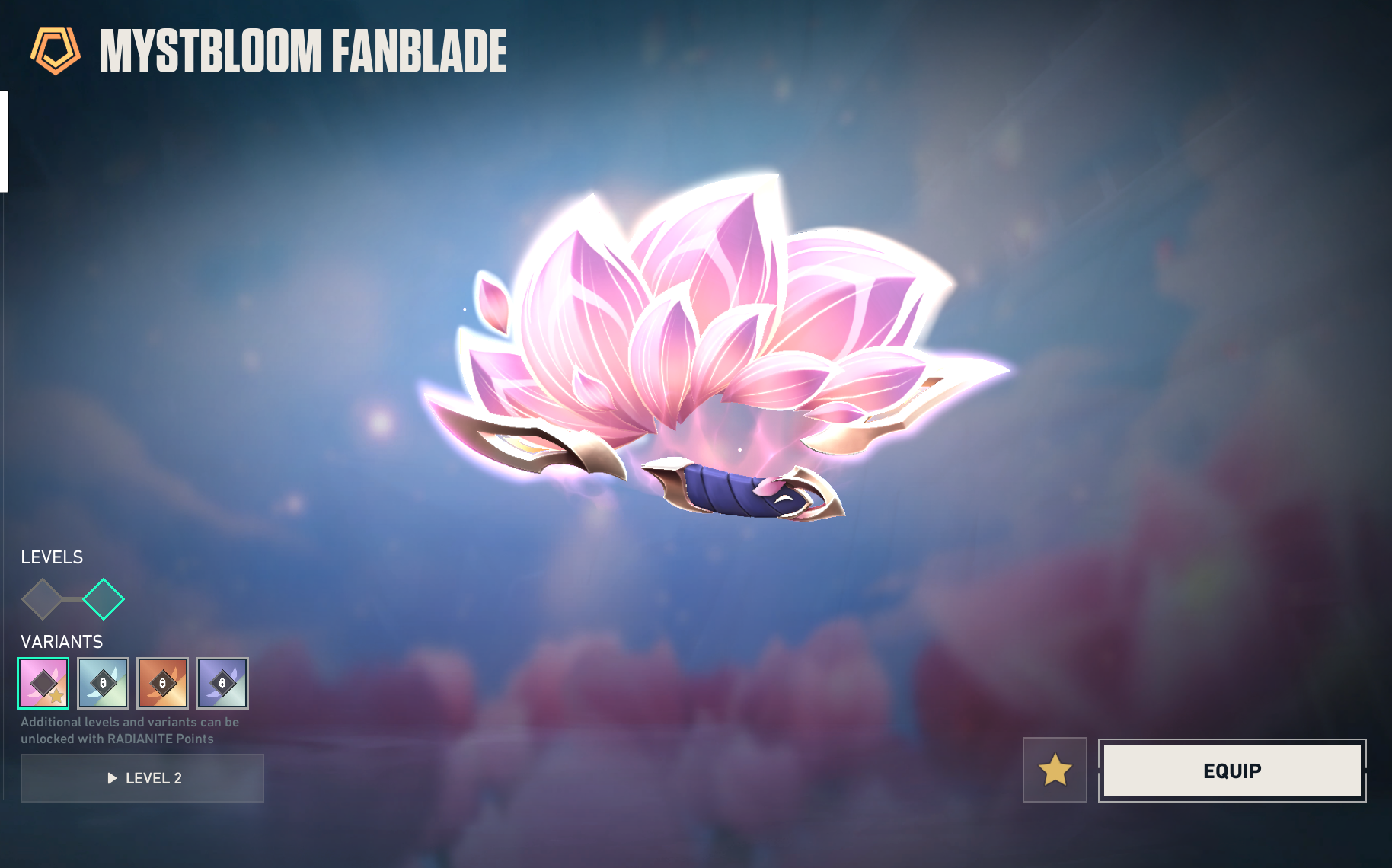Select the teal-outlined level 2 diamond

104,599
